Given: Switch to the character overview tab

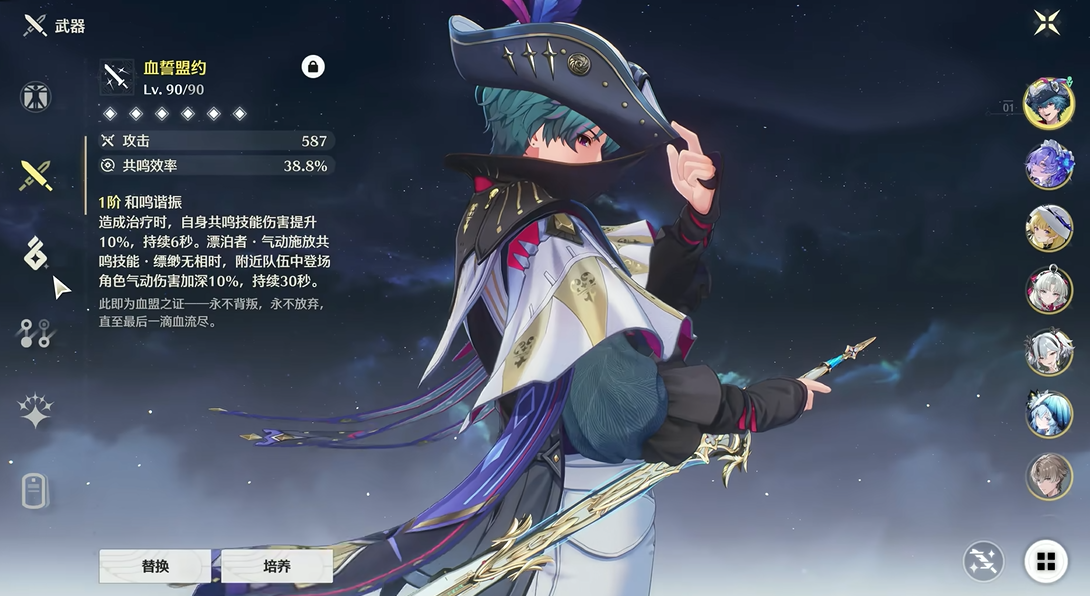Looking at the screenshot, I should click(x=36, y=97).
